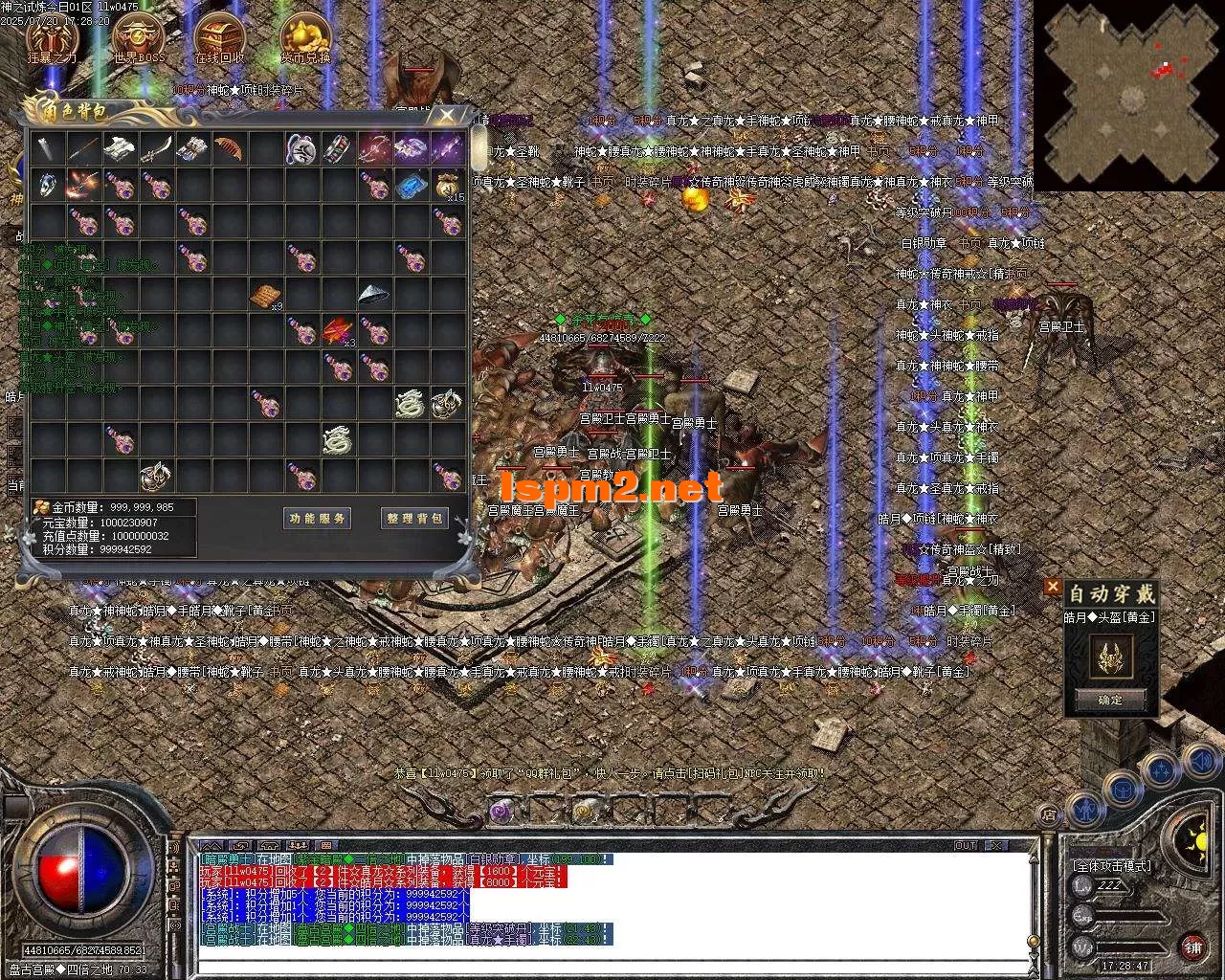Select the scroll stack of nine in the bag

pyautogui.click(x=266, y=296)
